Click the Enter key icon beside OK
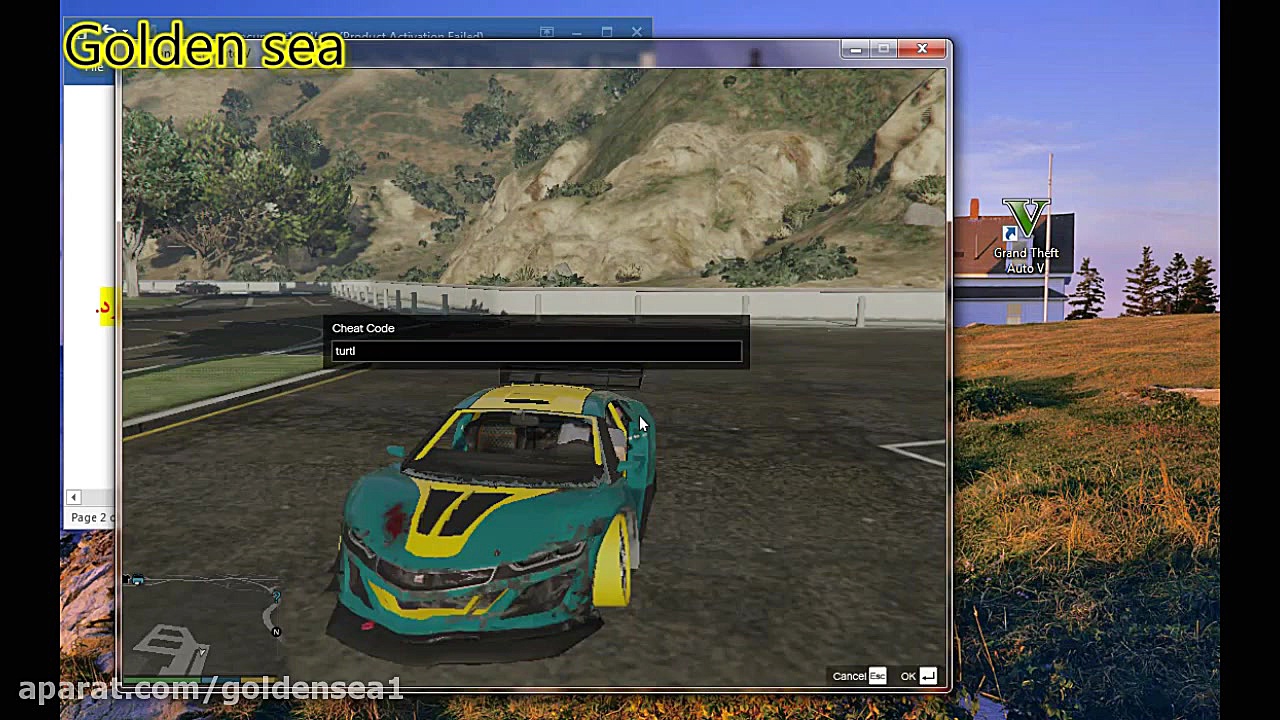Screen dimensions: 1280x720 tap(928, 676)
